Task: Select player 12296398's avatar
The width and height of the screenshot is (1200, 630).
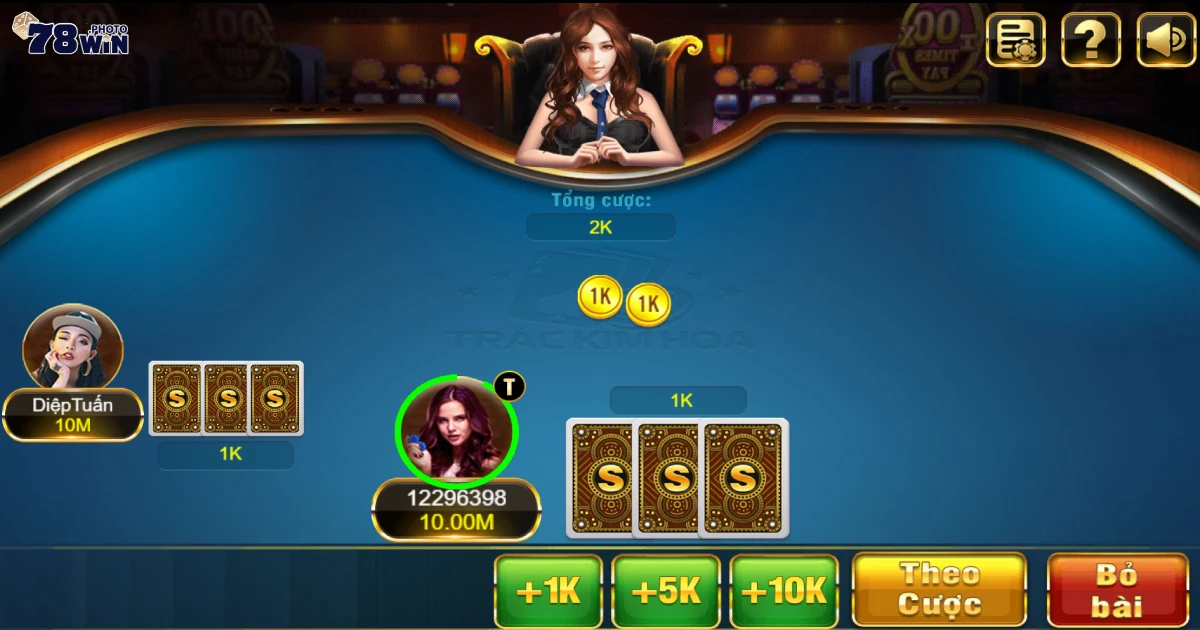Action: pyautogui.click(x=457, y=431)
